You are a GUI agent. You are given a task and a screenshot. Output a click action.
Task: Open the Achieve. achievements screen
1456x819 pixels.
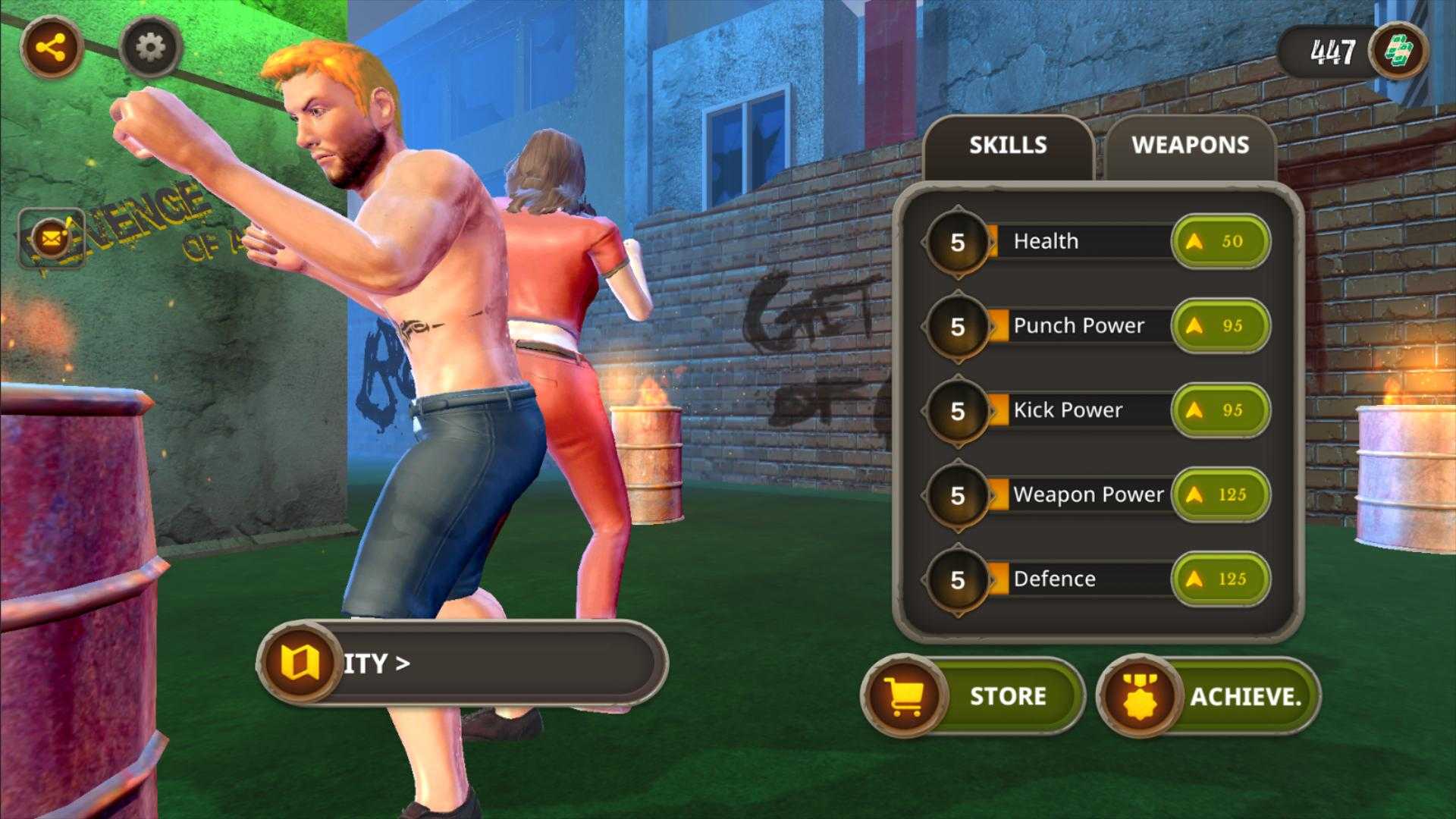[x=1209, y=695]
